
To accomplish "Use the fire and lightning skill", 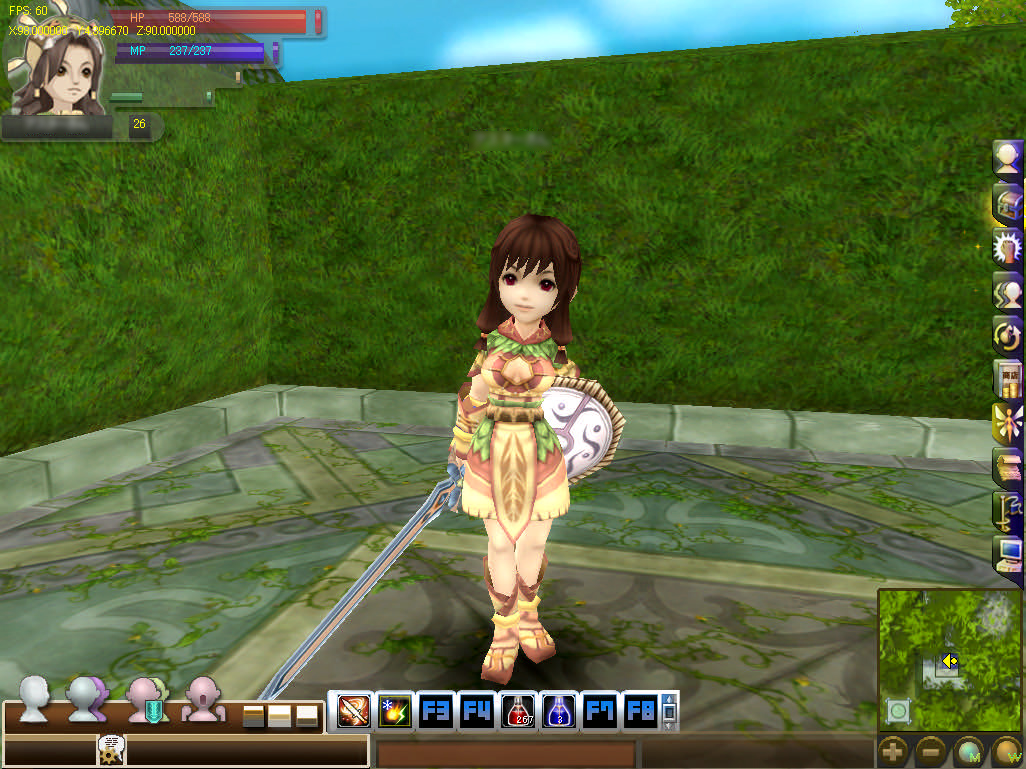I will pos(394,711).
